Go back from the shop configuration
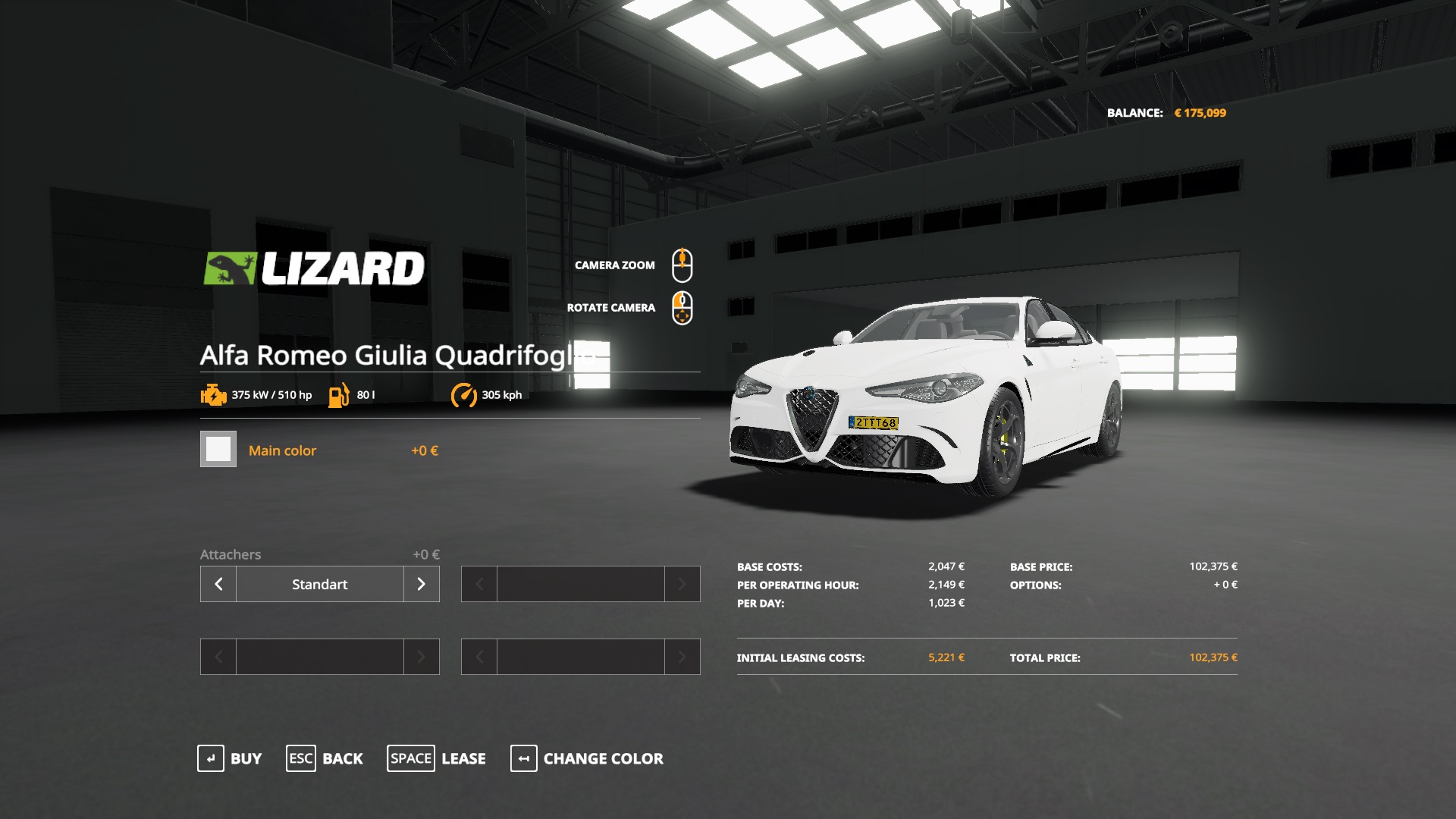Screen dimensions: 1456x819 tap(325, 758)
